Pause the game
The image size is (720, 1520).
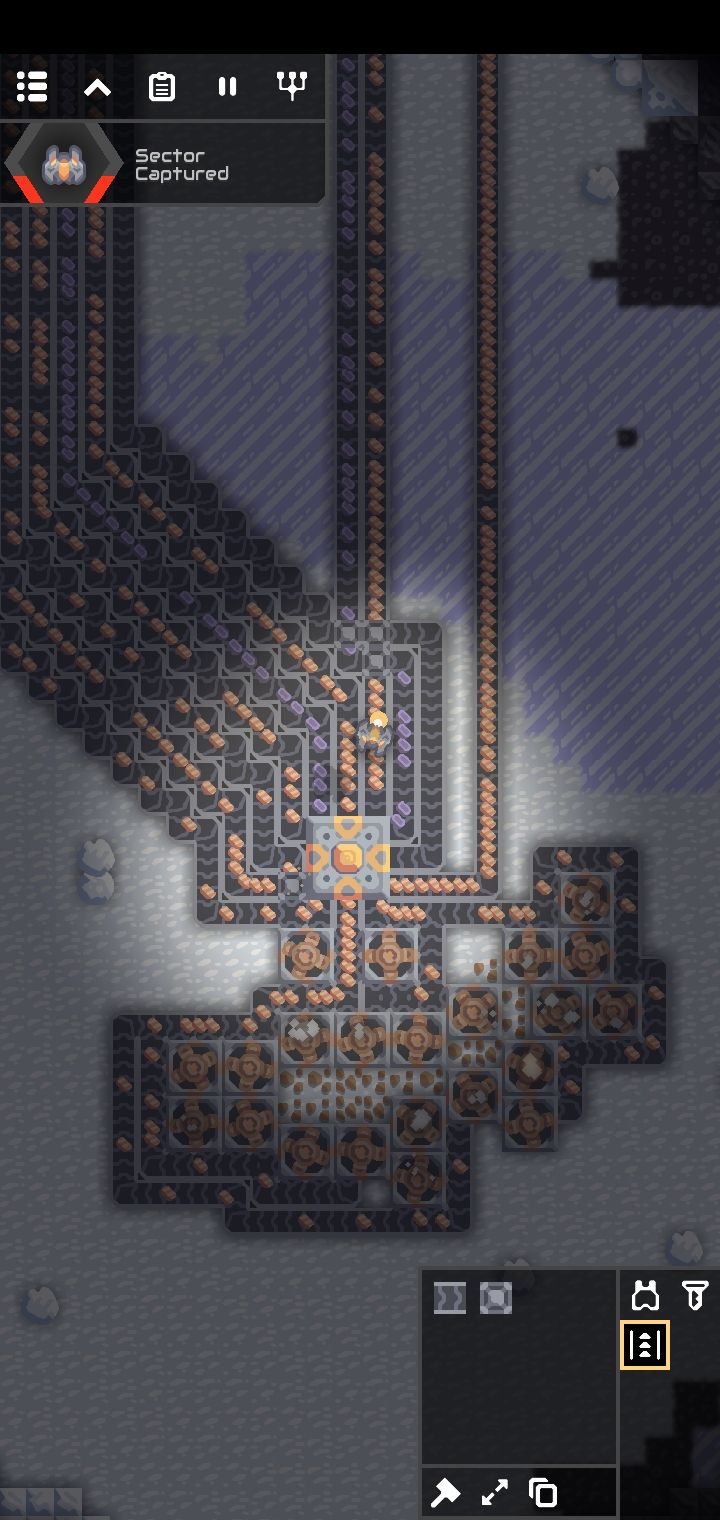coord(227,87)
